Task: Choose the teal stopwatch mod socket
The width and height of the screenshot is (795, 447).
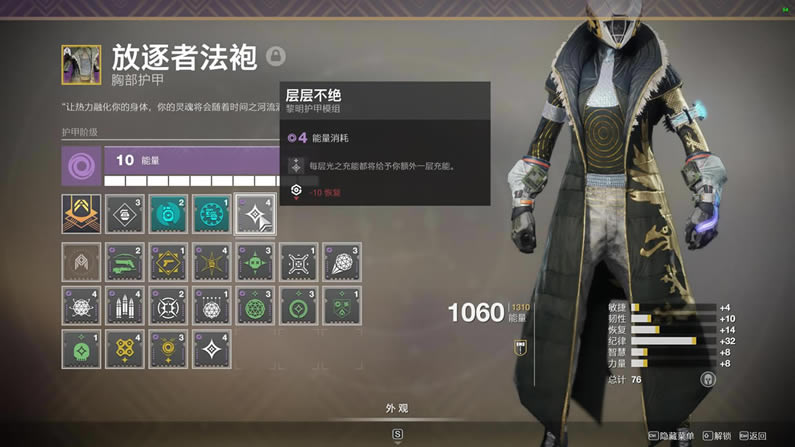Action: (x=167, y=213)
